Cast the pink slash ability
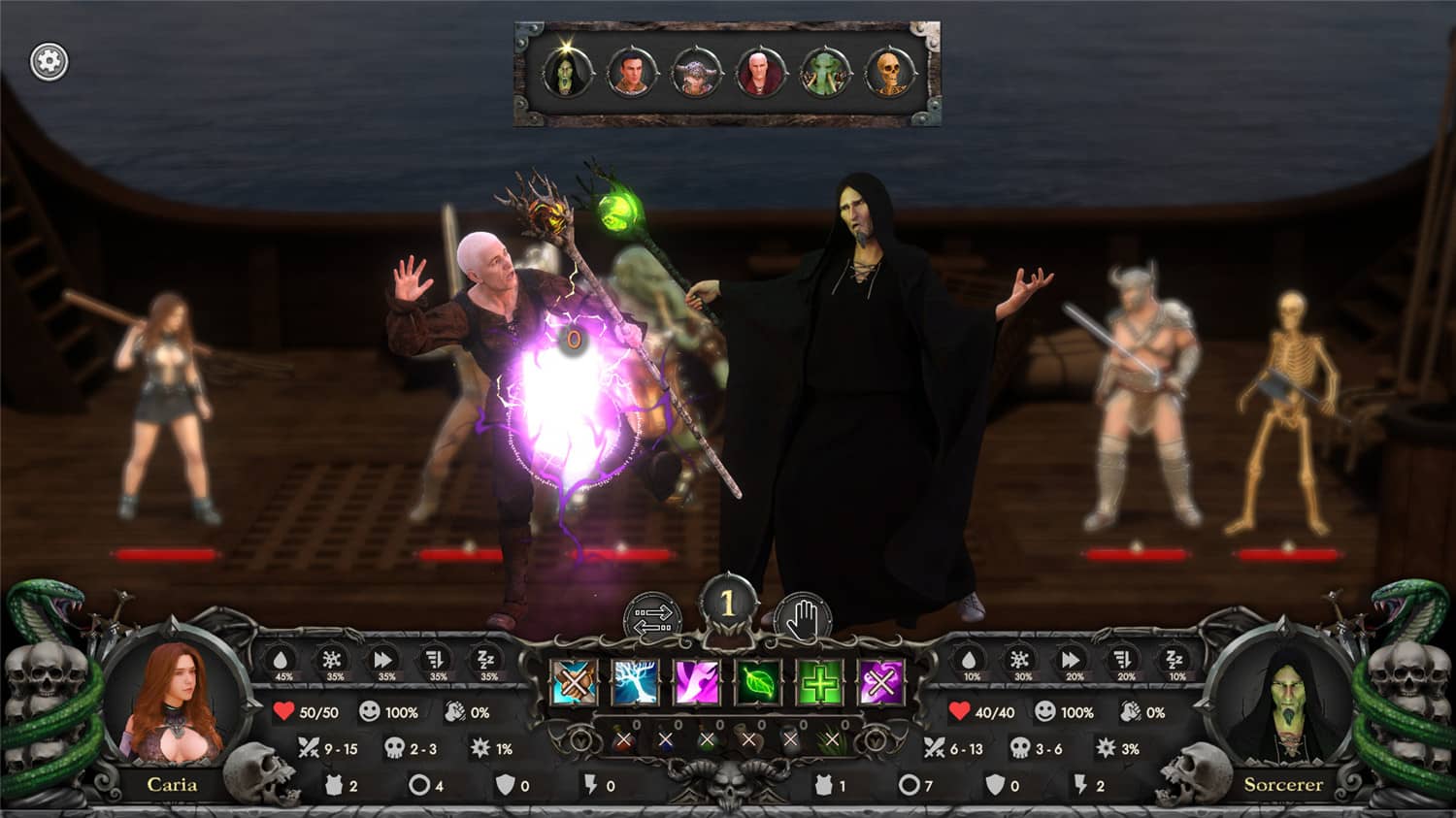 click(x=697, y=682)
